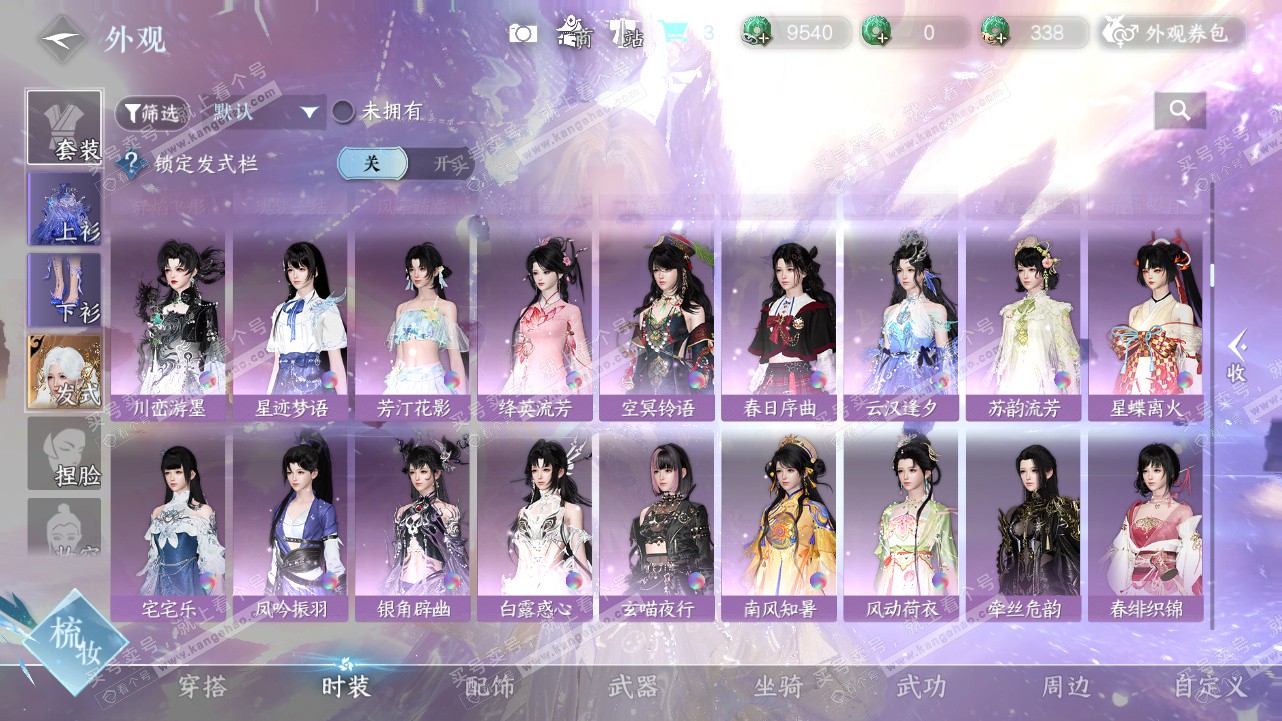Open the 捏脸 face category
The height and width of the screenshot is (721, 1282).
[x=64, y=454]
